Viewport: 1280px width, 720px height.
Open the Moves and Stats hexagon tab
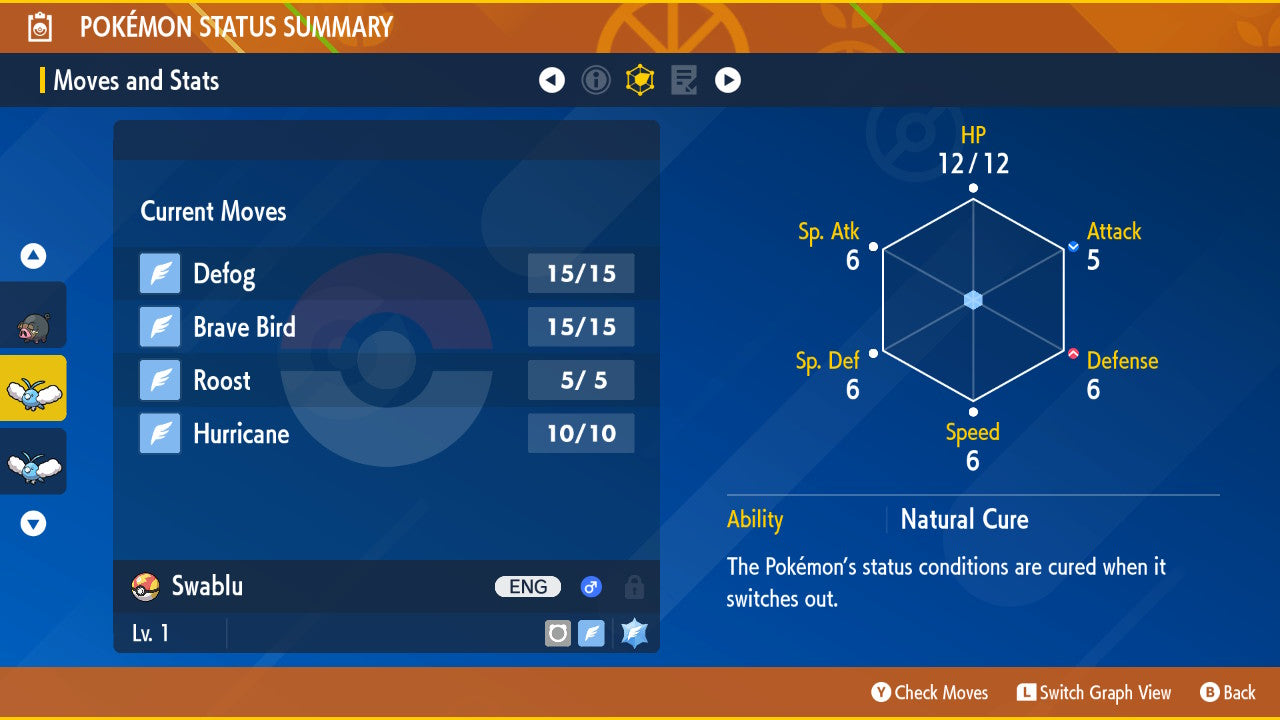(640, 80)
